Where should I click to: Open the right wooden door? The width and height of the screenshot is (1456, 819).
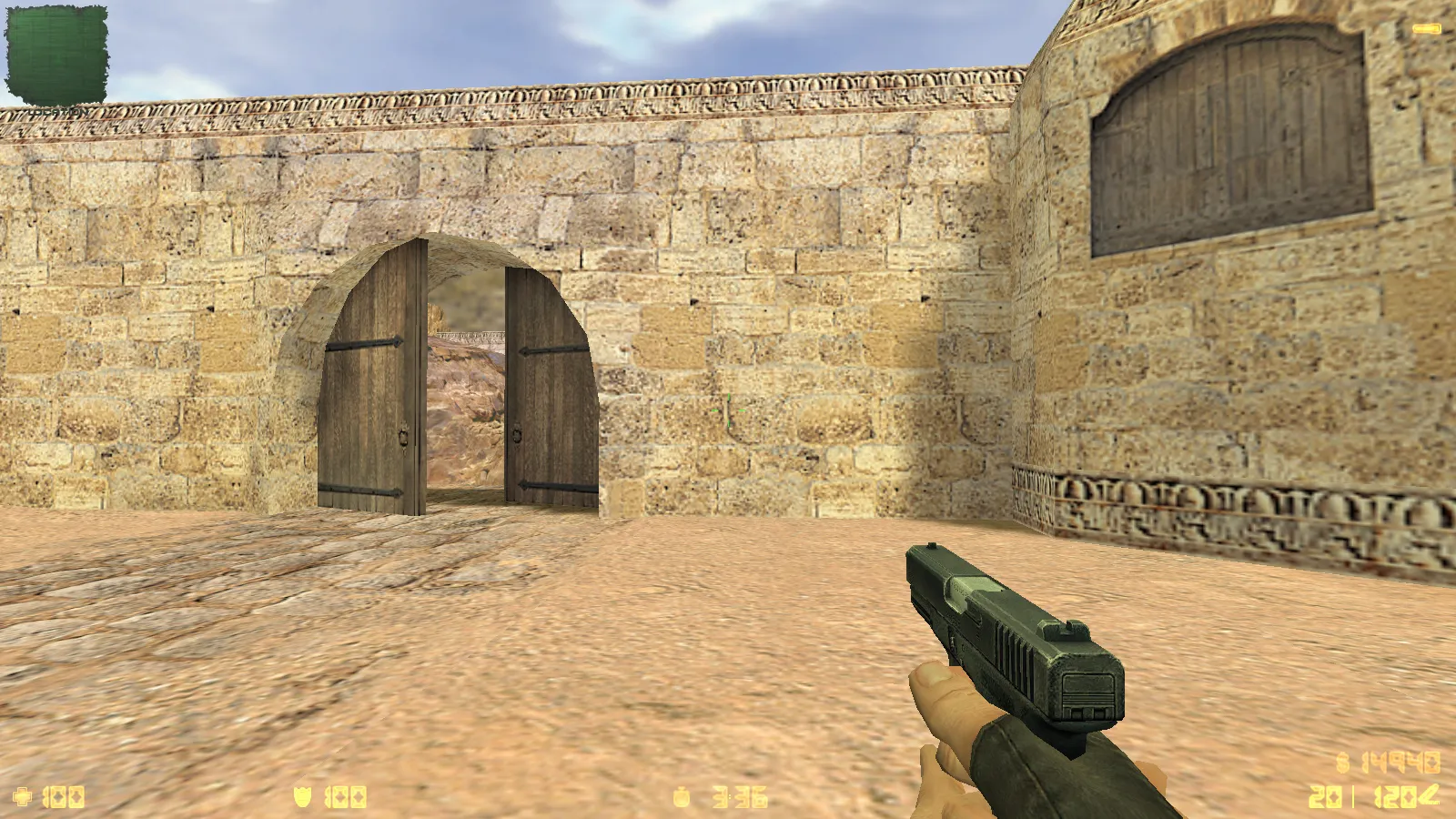point(546,391)
